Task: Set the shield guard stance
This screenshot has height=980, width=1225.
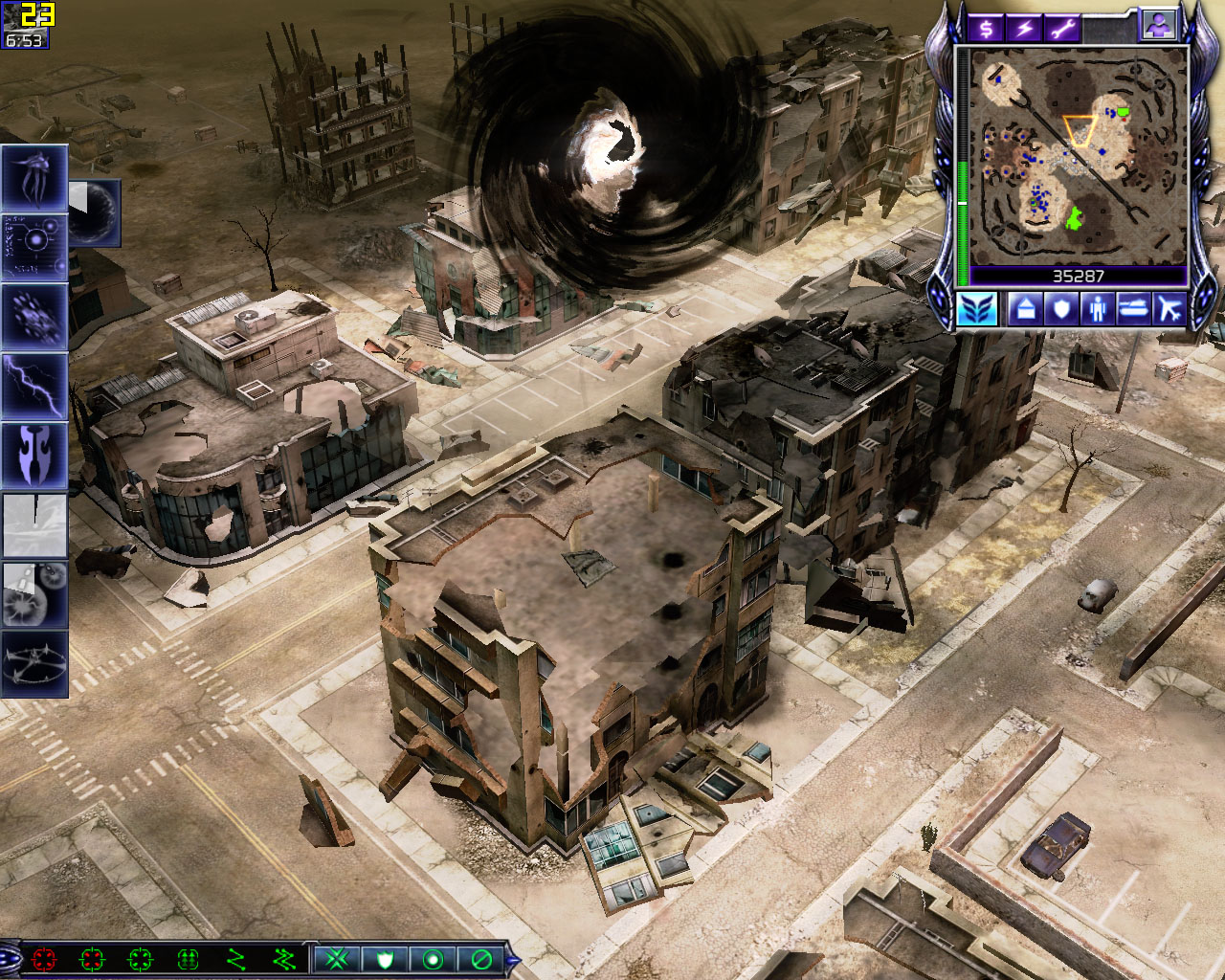Action: click(385, 958)
